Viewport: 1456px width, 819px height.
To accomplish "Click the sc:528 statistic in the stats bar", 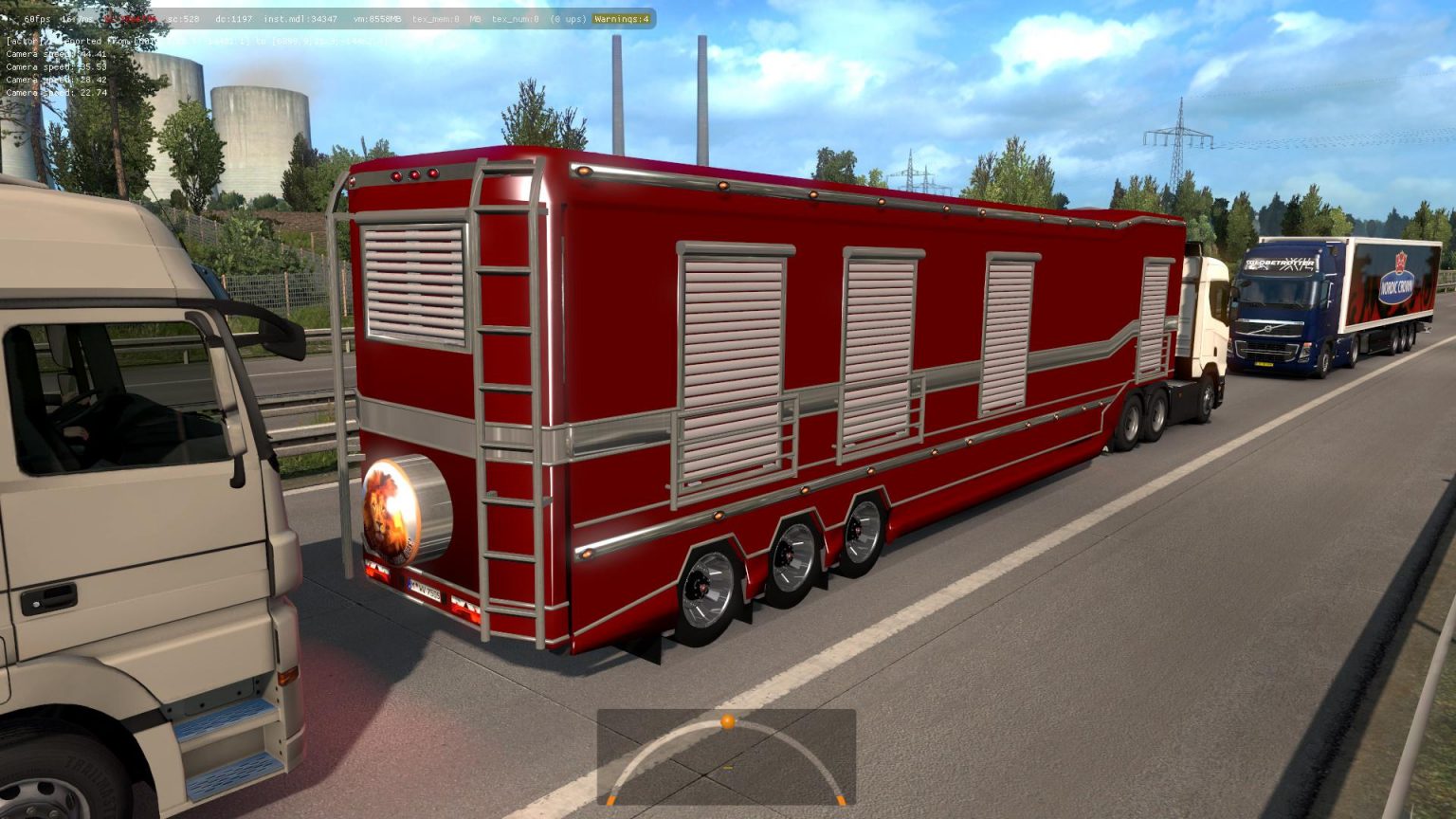I will click(x=180, y=19).
